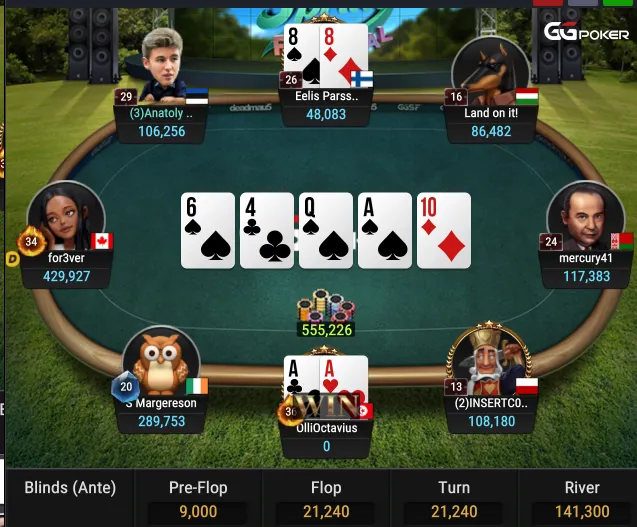The image size is (637, 527).
Task: Select Eelis Parss.. player nameplate
Action: point(326,106)
